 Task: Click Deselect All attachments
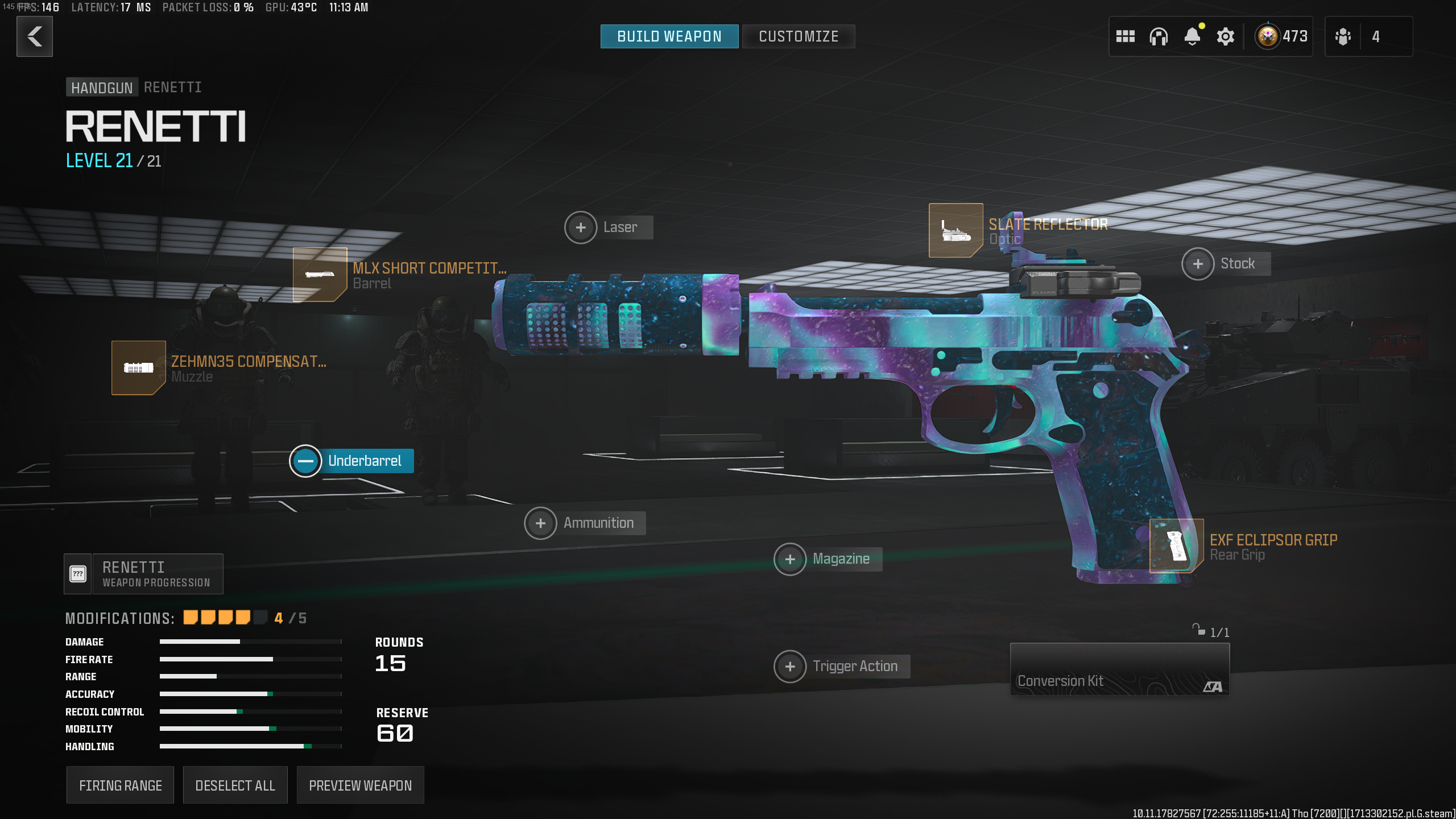(235, 785)
